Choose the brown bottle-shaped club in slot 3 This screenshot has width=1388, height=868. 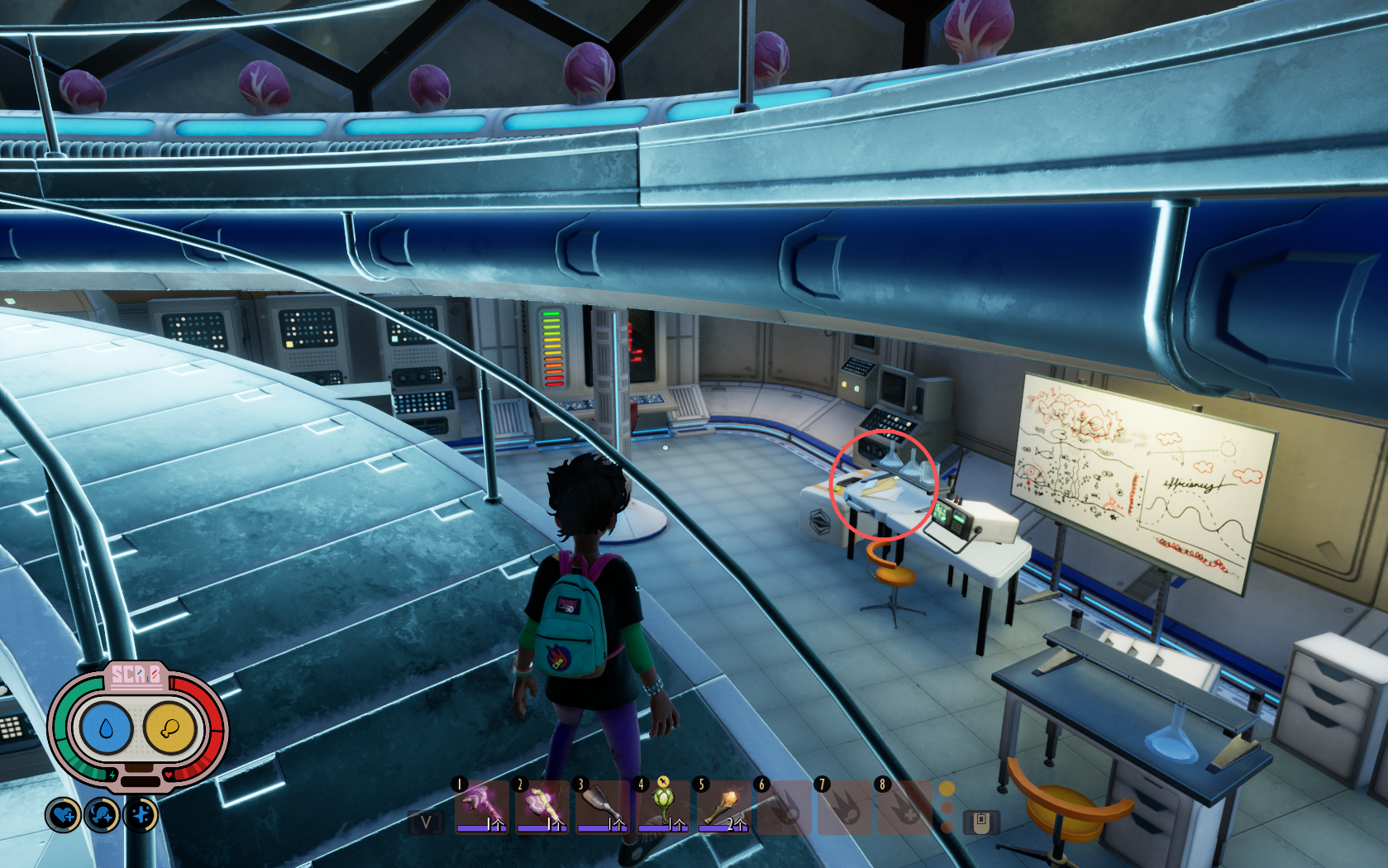pos(602,807)
